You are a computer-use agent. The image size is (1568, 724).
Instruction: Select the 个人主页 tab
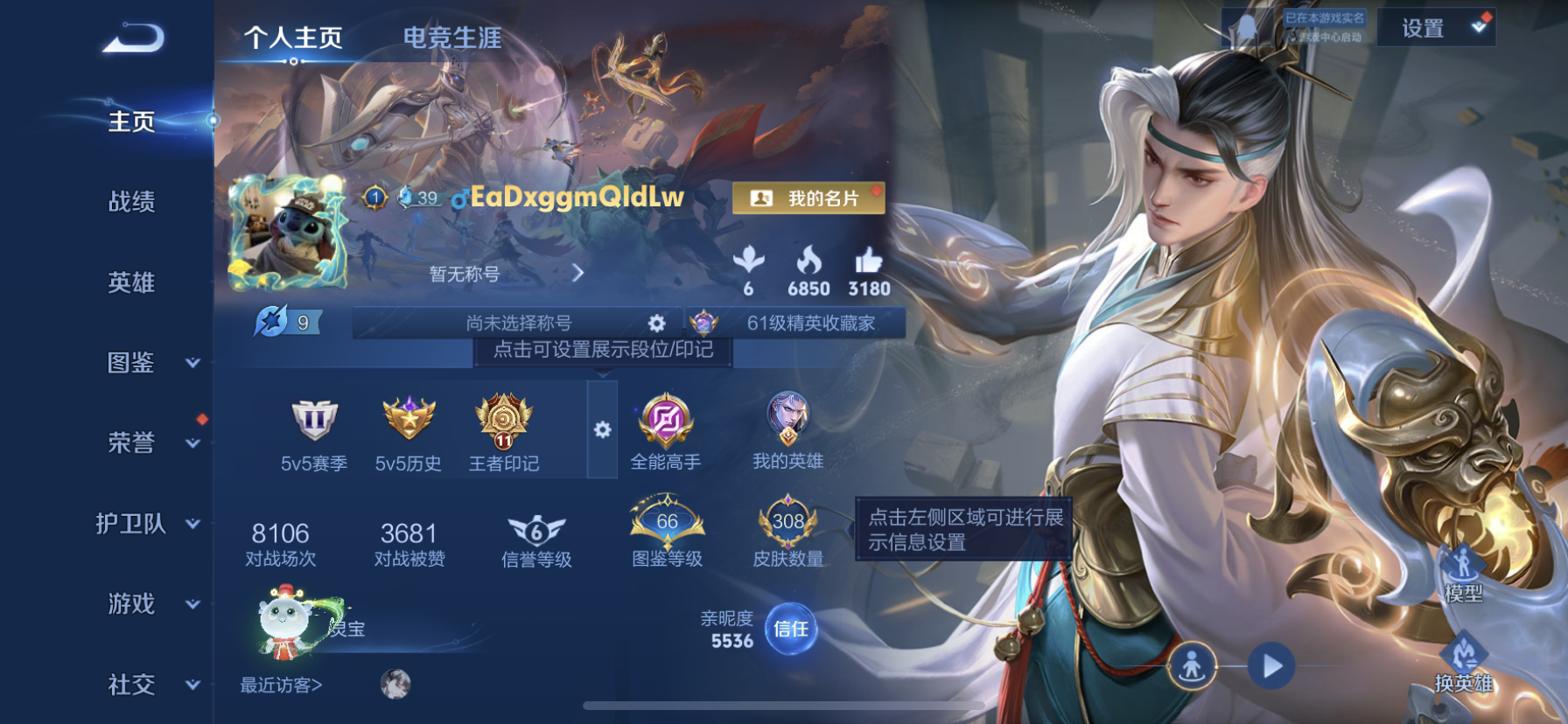pyautogui.click(x=292, y=38)
